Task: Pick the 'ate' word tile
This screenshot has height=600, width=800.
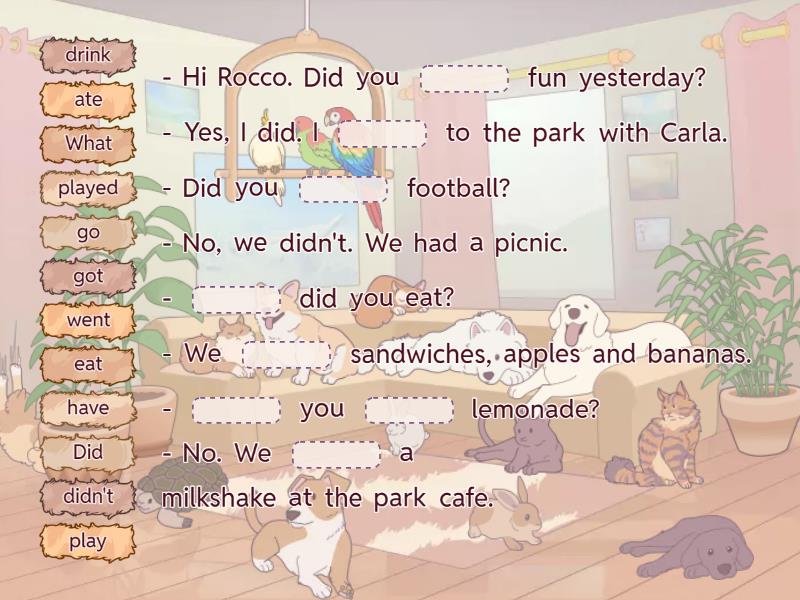Action: pos(88,100)
